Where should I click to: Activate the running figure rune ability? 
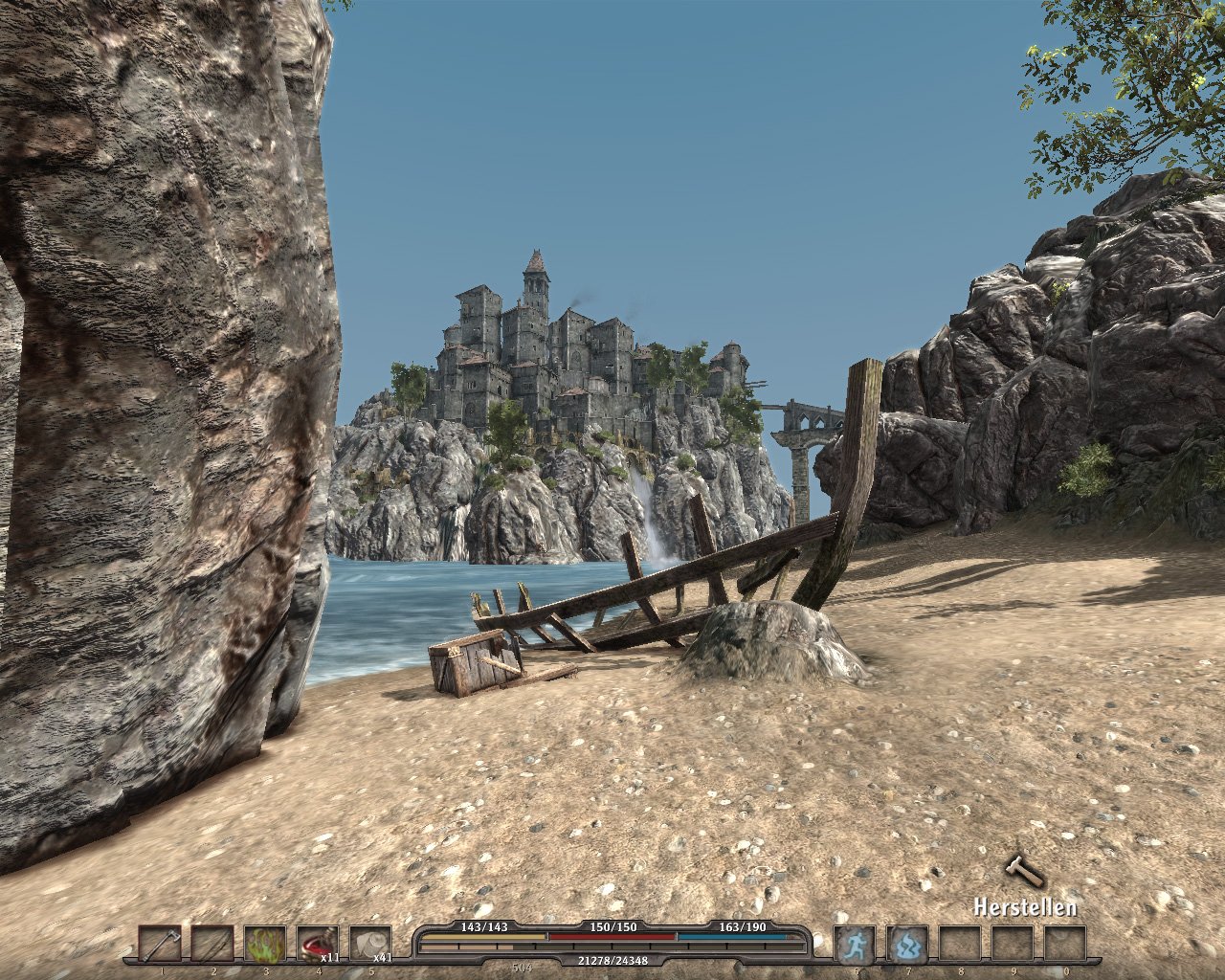click(x=855, y=945)
